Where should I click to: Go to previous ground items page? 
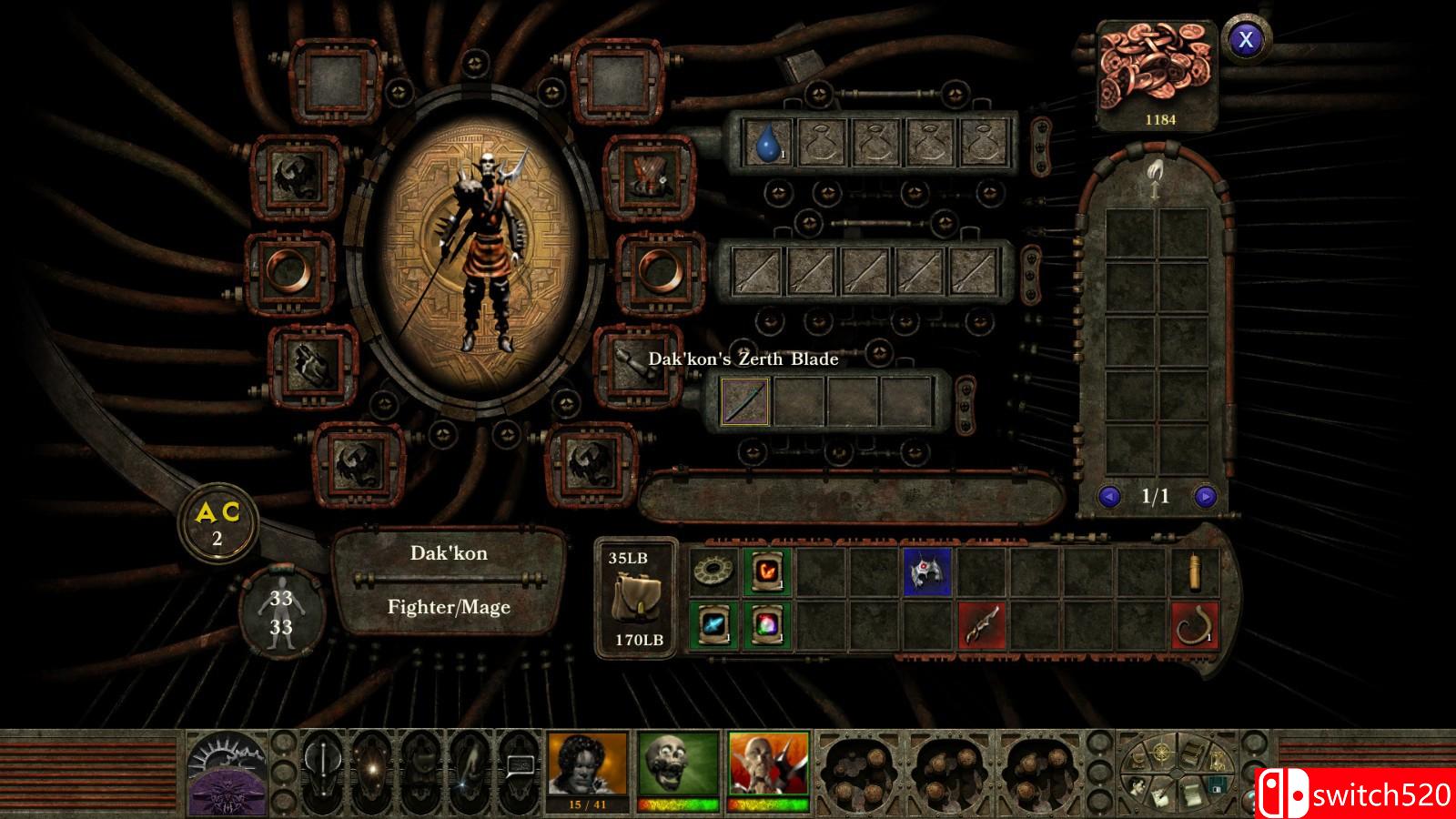1108,497
